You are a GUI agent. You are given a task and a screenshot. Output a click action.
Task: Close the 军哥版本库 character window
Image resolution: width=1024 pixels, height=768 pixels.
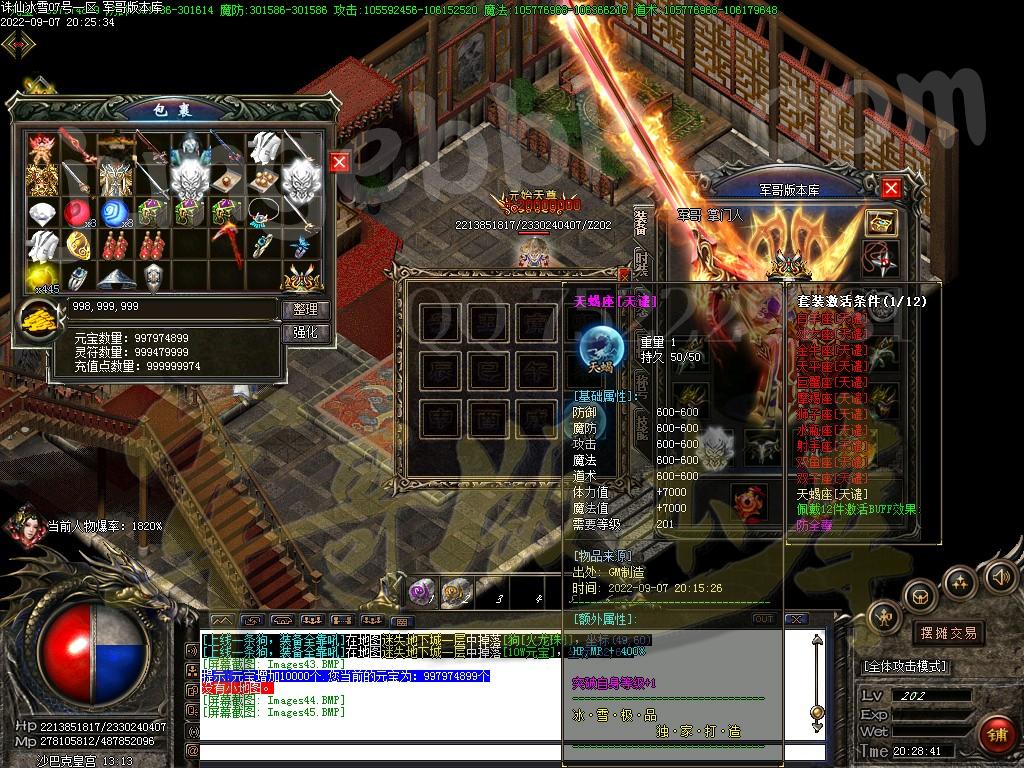point(891,188)
